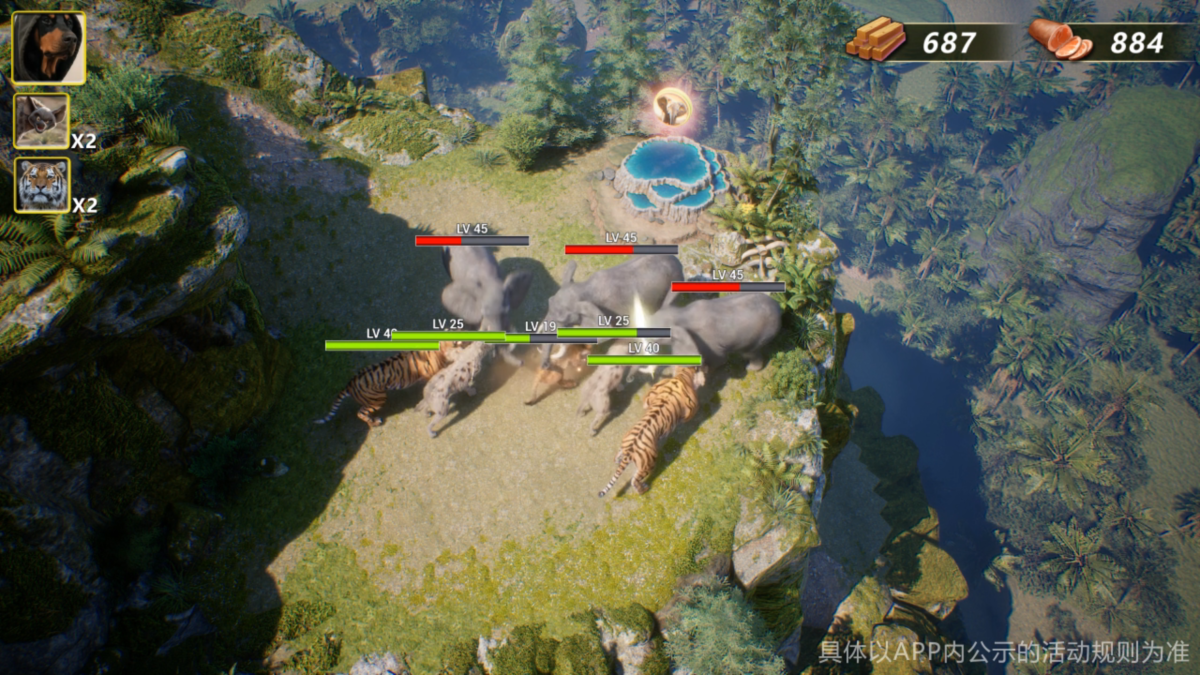This screenshot has width=1200, height=675.
Task: Click the meat resource icon
Action: pyautogui.click(x=1059, y=40)
